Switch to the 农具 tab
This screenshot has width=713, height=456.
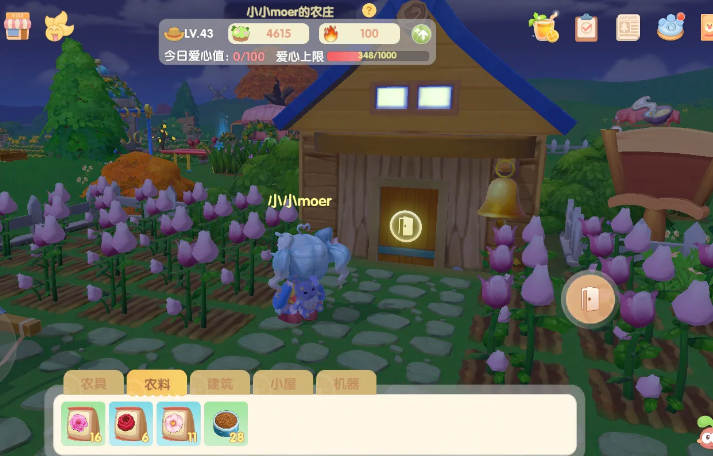pos(94,383)
